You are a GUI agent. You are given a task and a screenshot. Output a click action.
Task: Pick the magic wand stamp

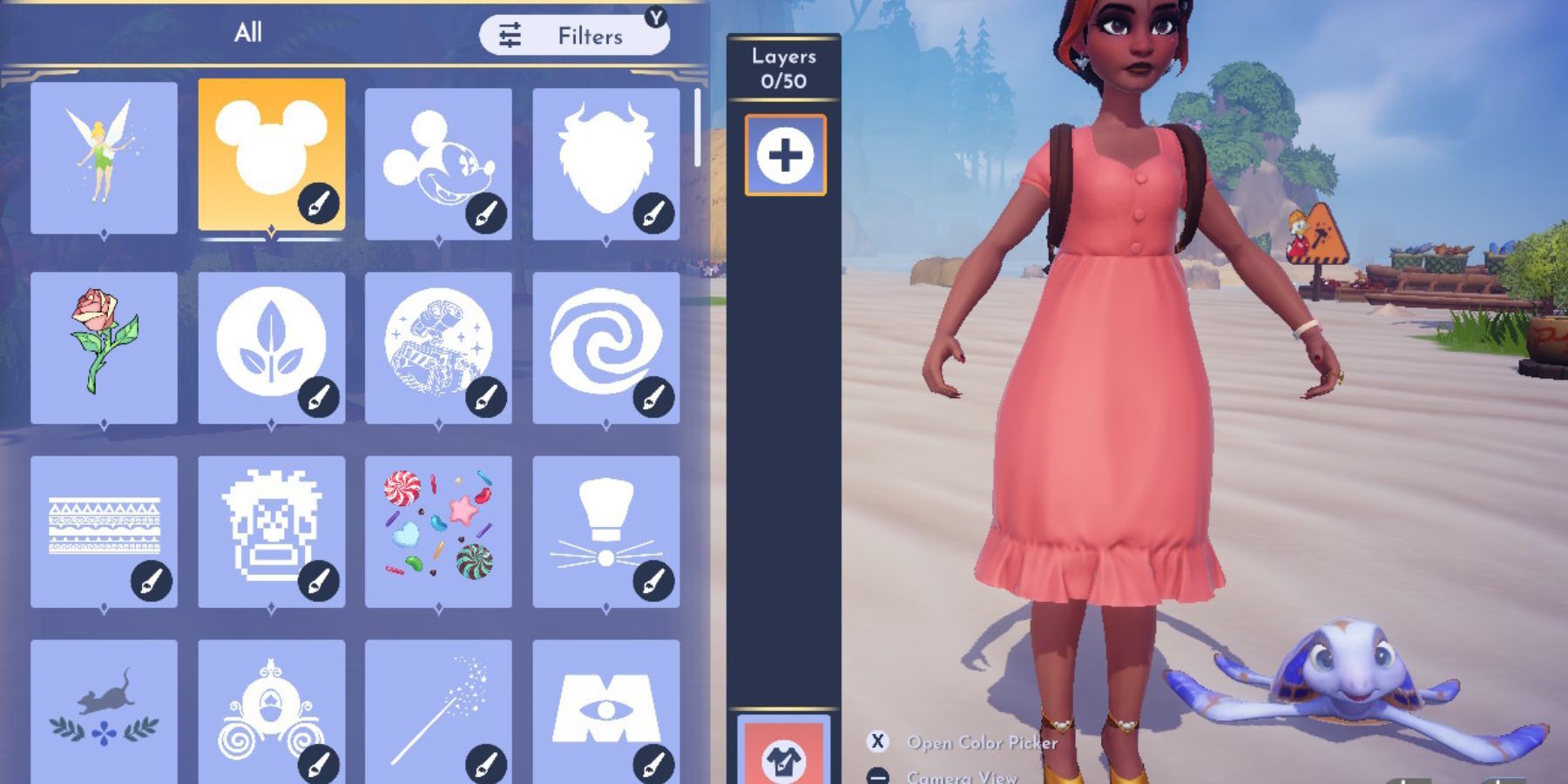441,714
